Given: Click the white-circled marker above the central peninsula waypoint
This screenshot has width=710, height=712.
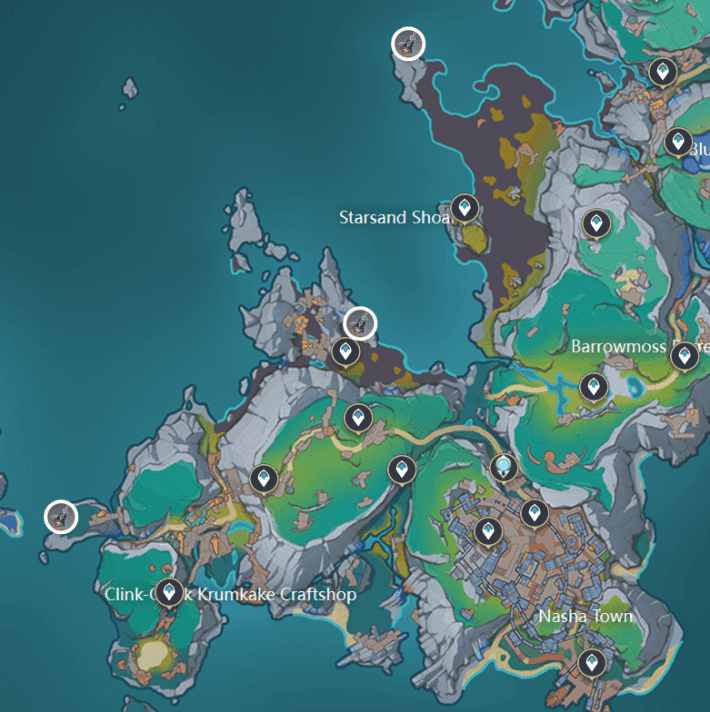Looking at the screenshot, I should tap(359, 323).
